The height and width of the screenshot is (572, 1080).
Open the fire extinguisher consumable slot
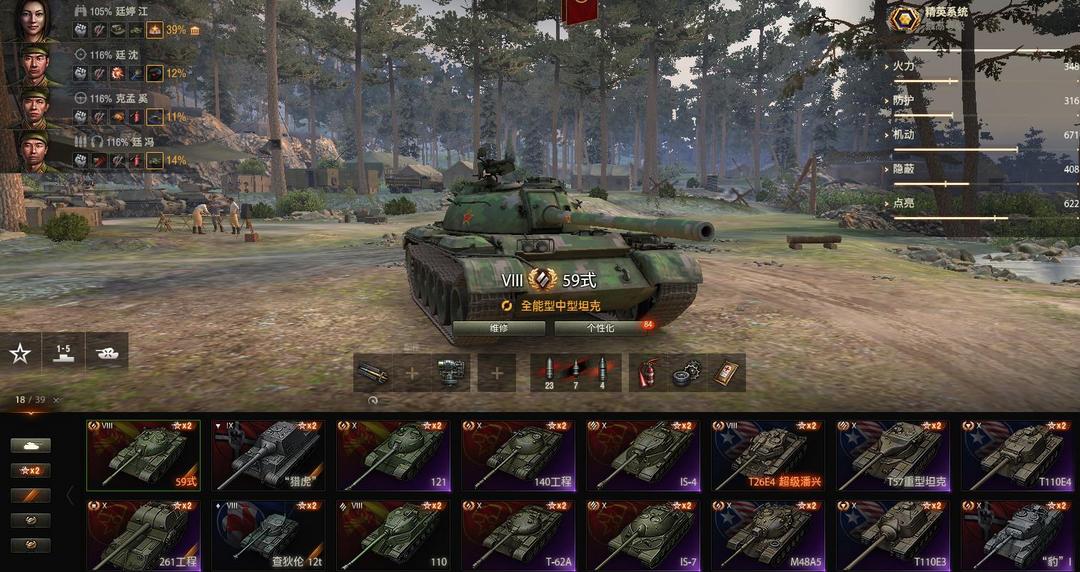point(647,373)
